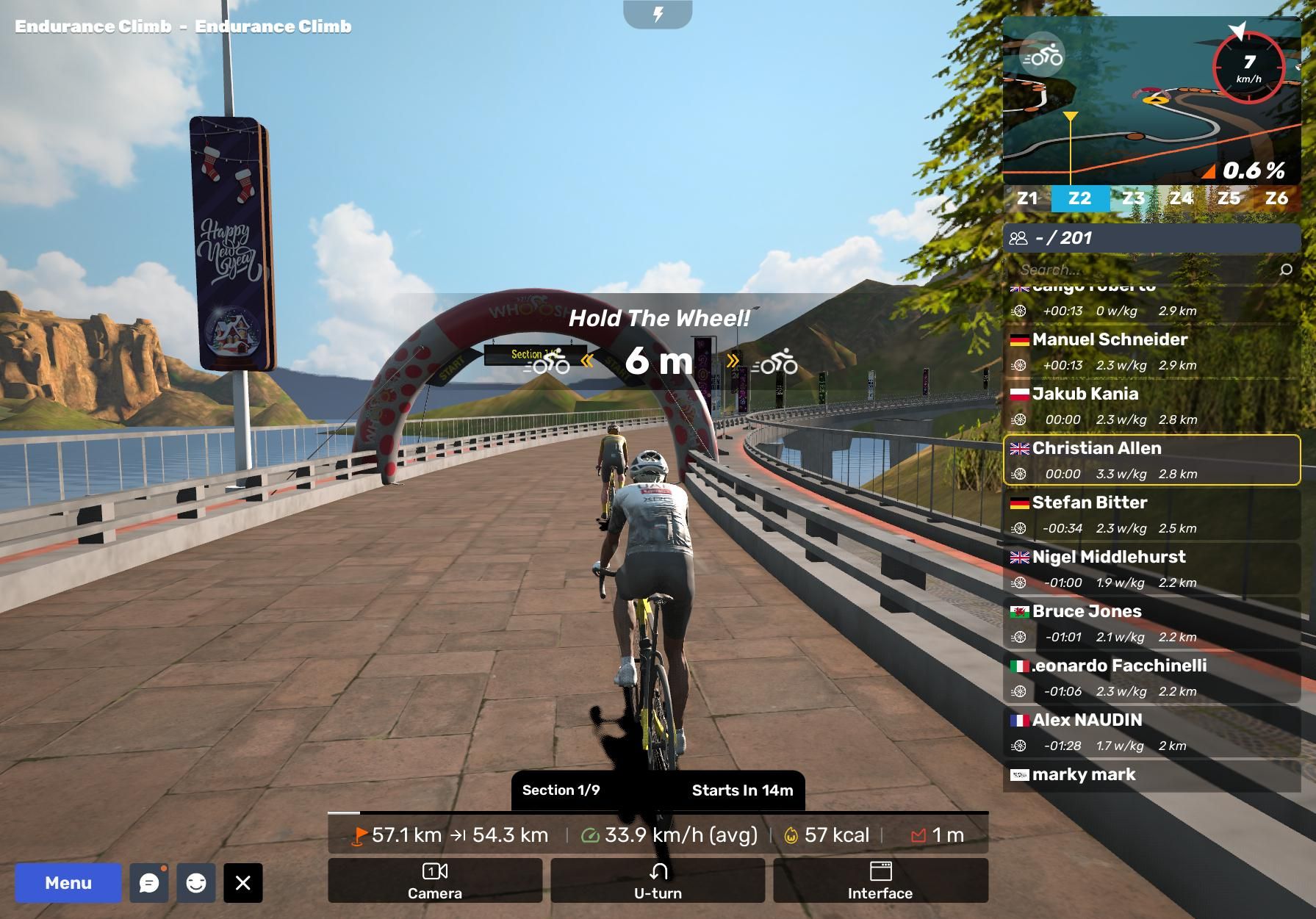Click the lightning bolt tab at top
The height and width of the screenshot is (919, 1316).
[x=658, y=14]
